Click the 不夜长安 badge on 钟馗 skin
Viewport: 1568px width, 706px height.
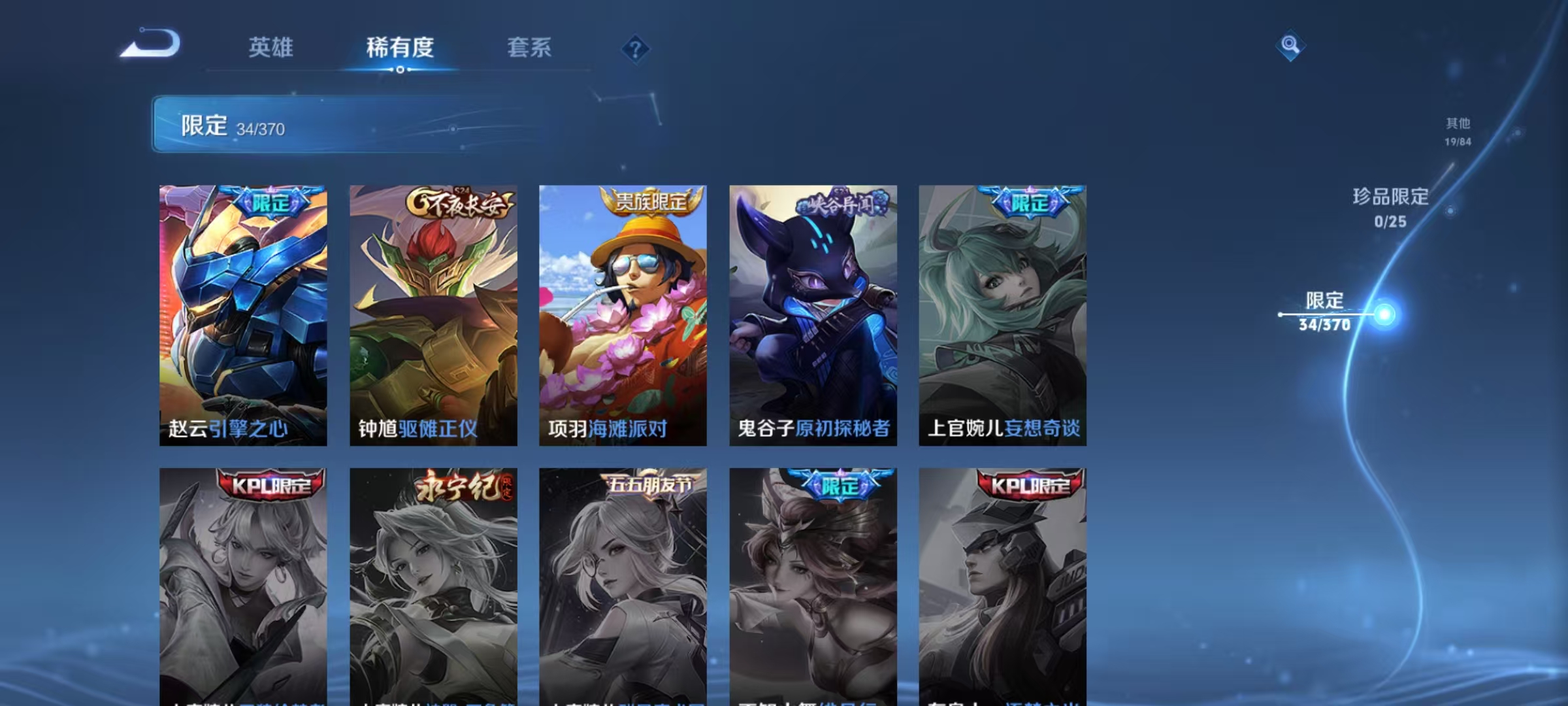[x=459, y=202]
